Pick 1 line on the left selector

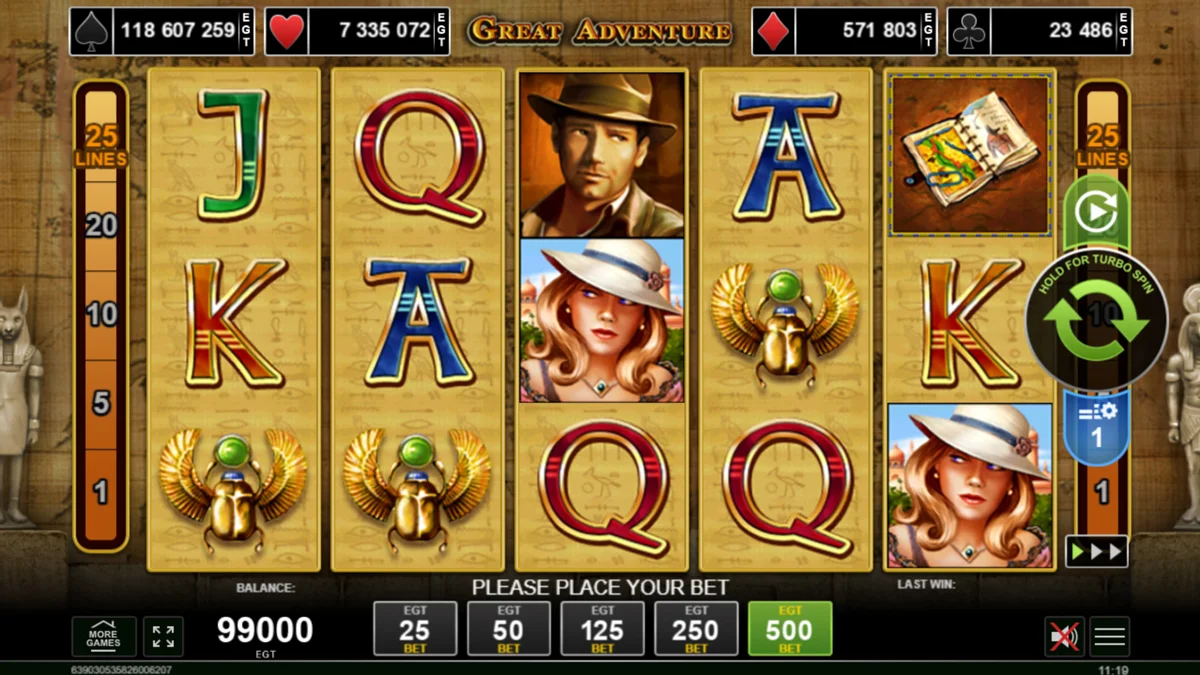click(x=101, y=491)
